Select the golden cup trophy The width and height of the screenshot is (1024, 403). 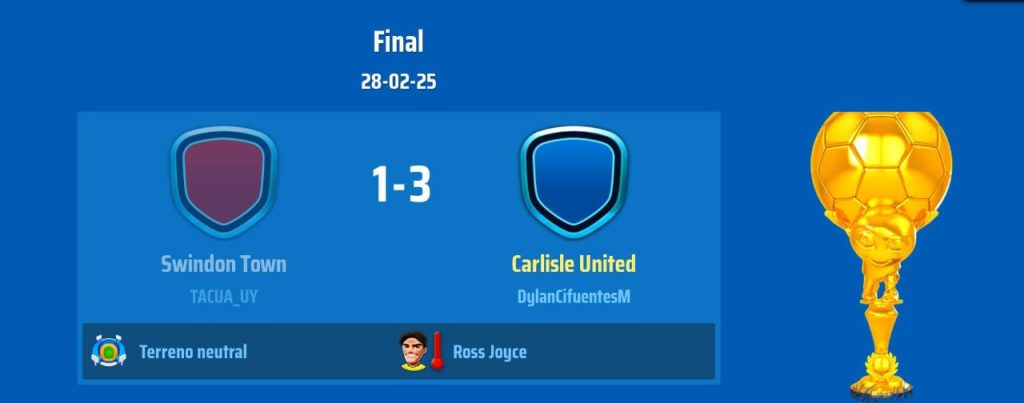878,250
